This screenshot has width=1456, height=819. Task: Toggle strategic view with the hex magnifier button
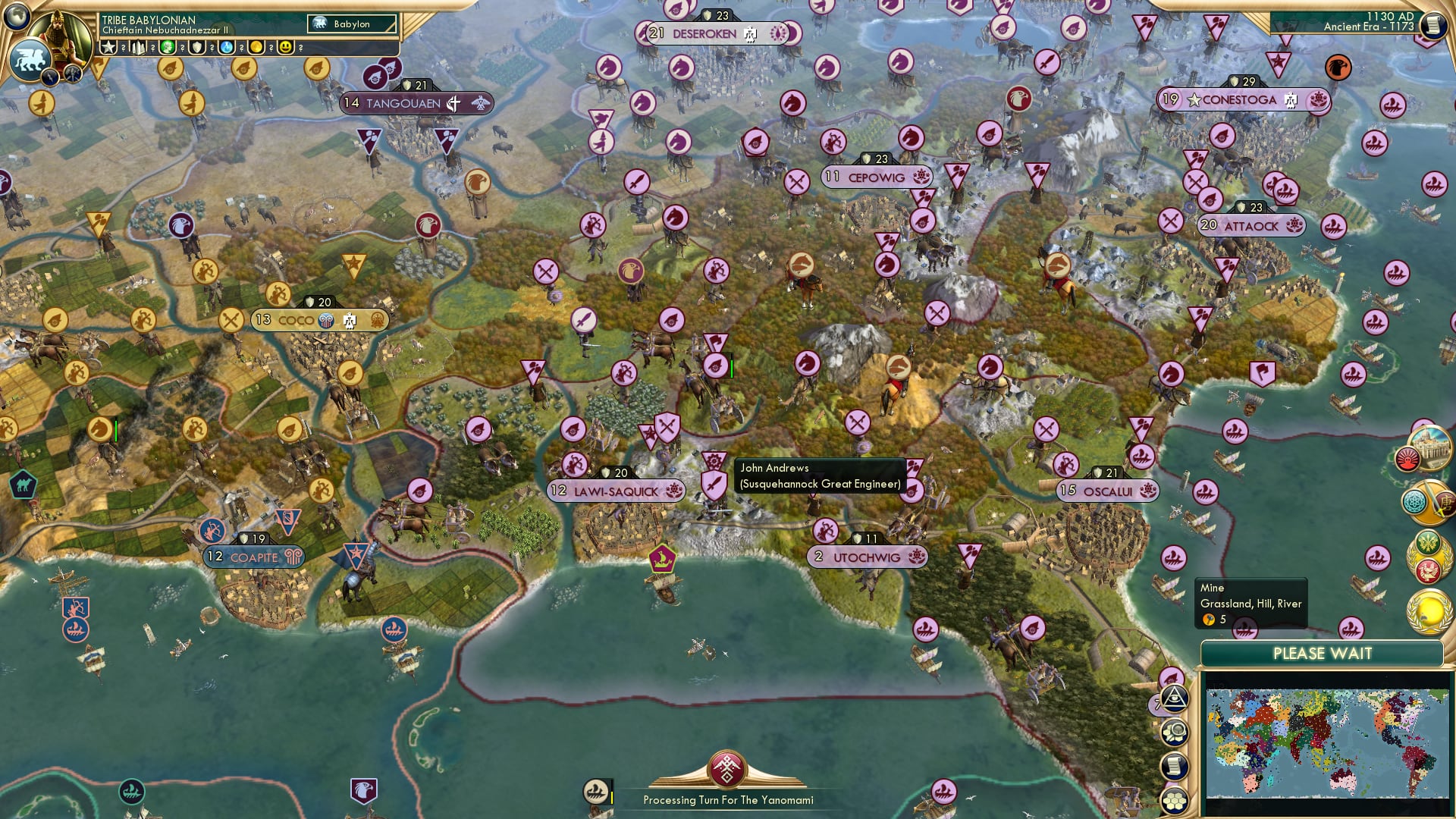click(x=1175, y=733)
